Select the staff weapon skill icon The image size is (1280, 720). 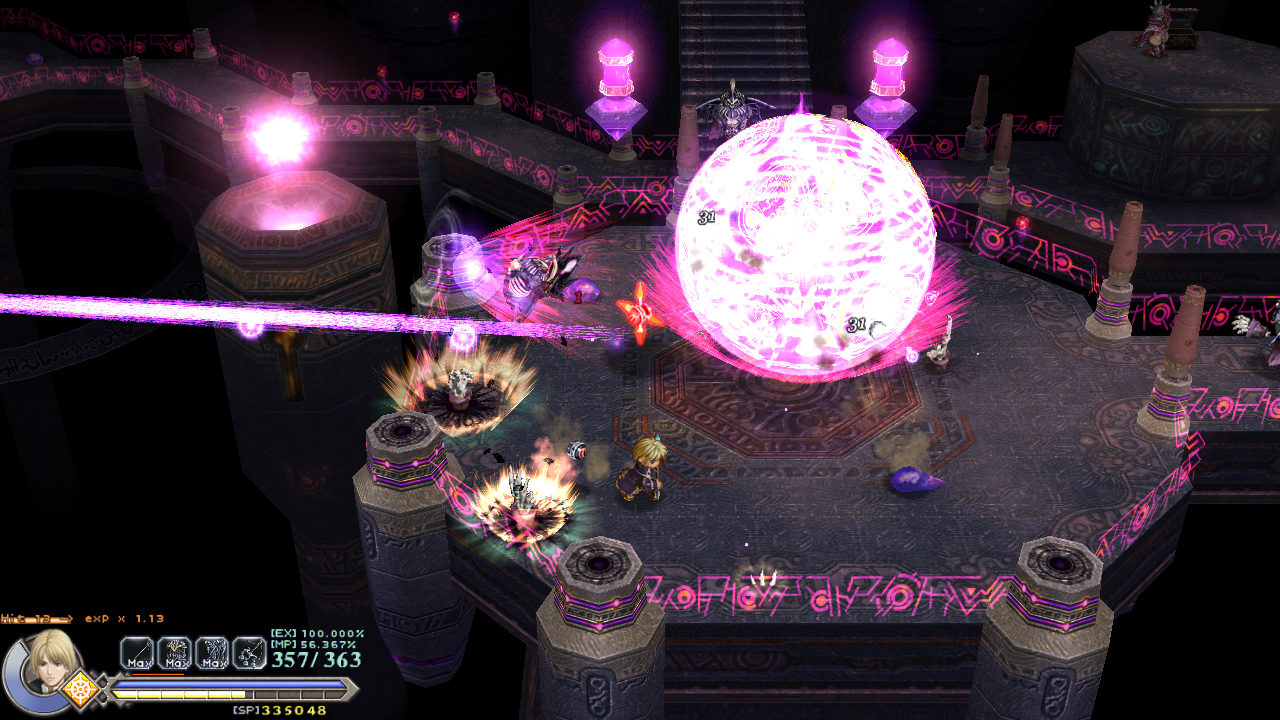[x=137, y=653]
